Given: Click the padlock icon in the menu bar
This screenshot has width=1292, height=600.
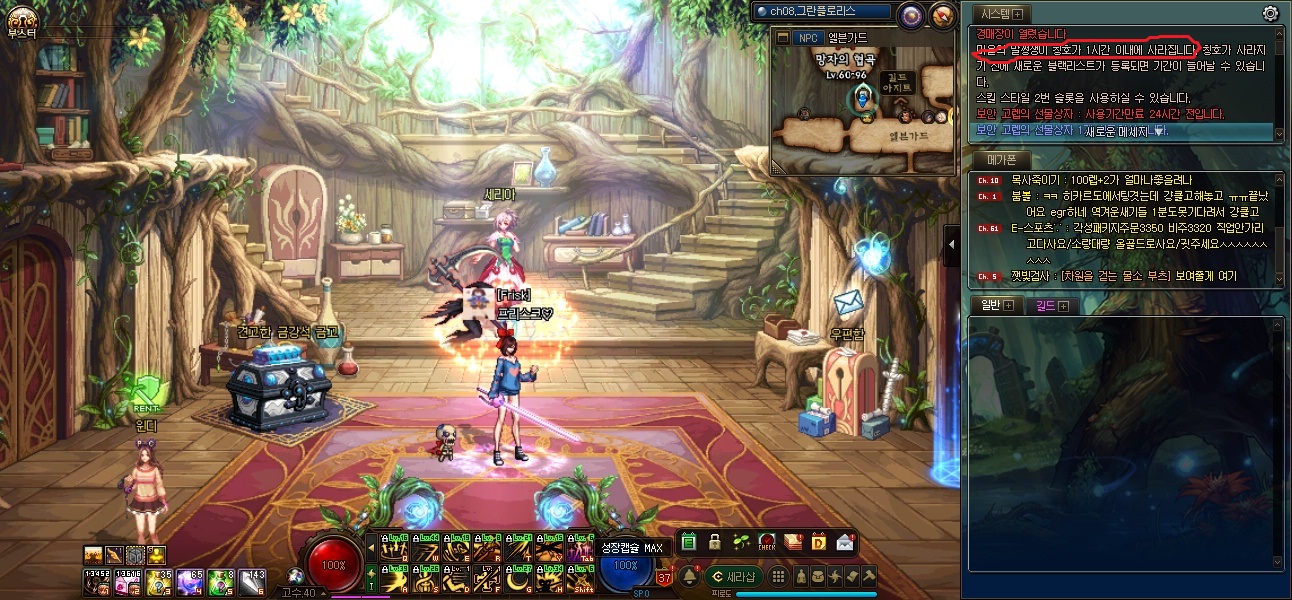Looking at the screenshot, I should (714, 542).
